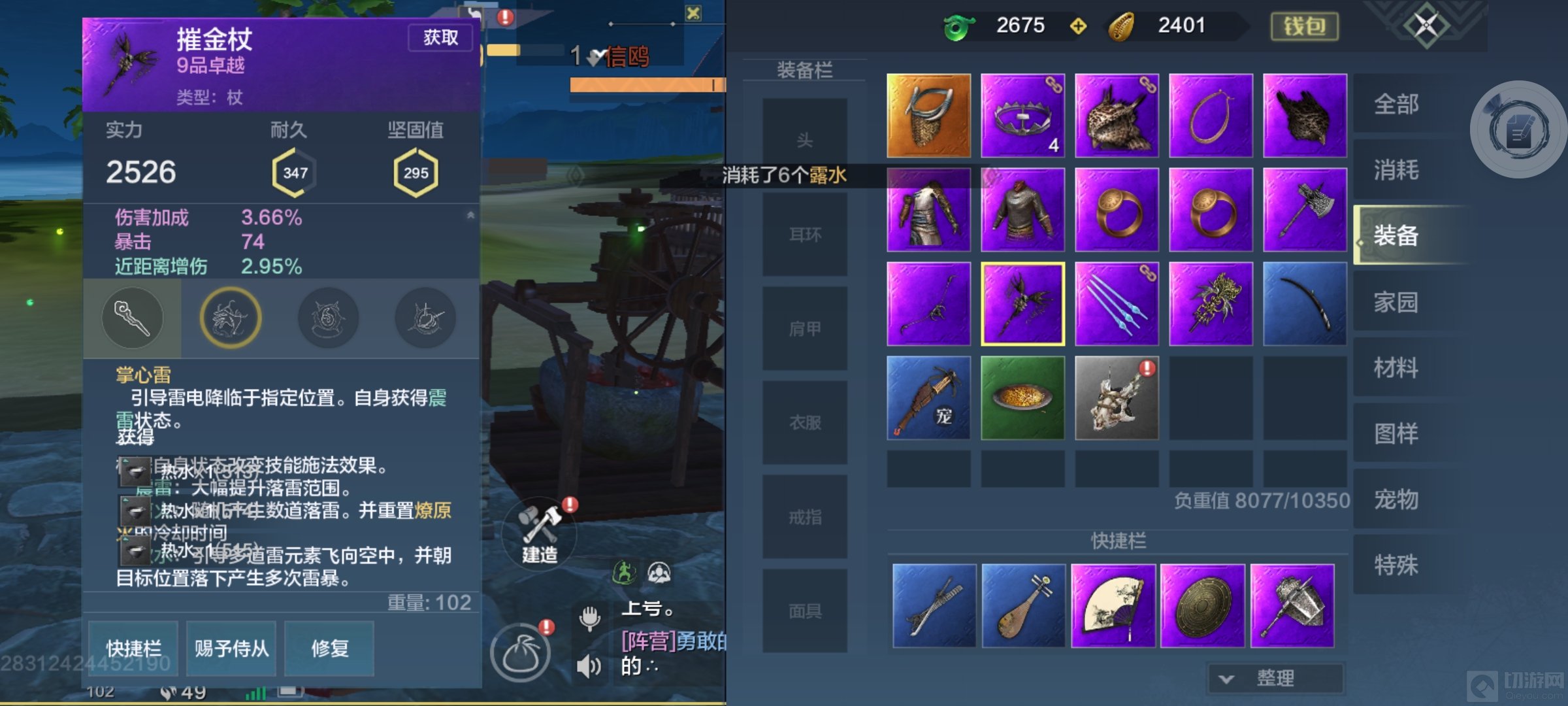Image resolution: width=1568 pixels, height=706 pixels.
Task: Open the 钱包 wallet button
Action: pyautogui.click(x=1304, y=27)
